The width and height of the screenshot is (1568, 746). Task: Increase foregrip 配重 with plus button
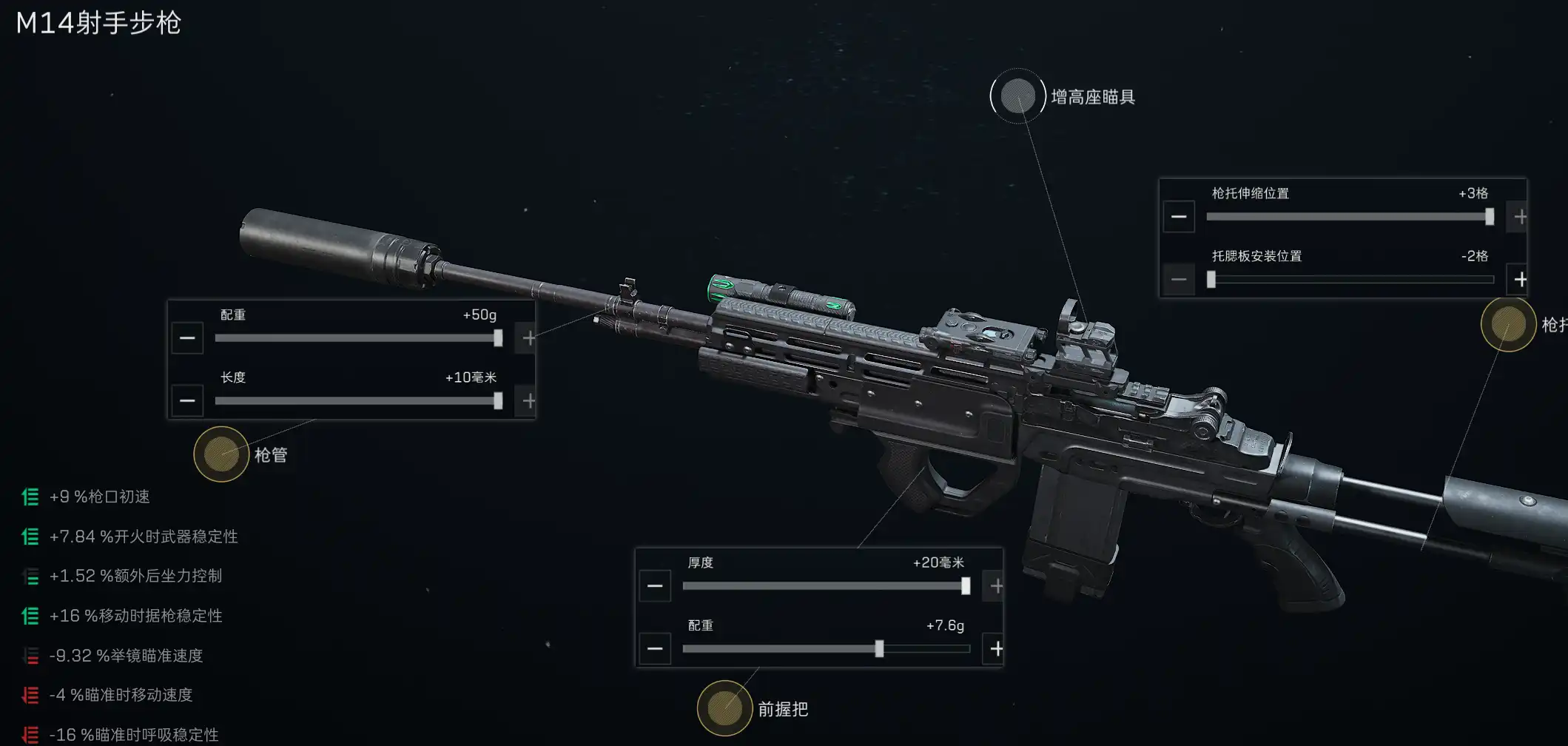[x=996, y=649]
